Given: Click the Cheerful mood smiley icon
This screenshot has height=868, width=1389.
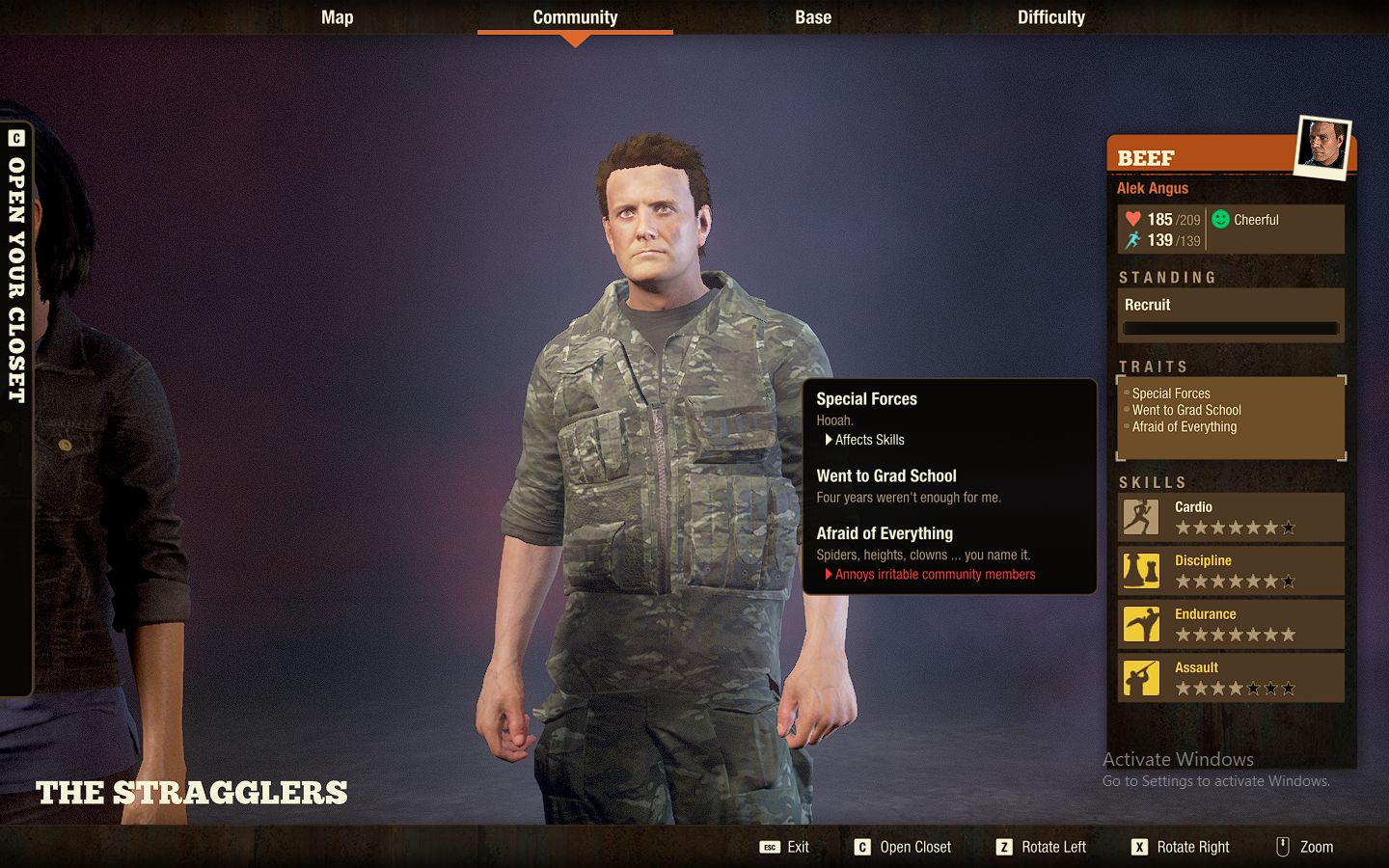Looking at the screenshot, I should pos(1219,219).
